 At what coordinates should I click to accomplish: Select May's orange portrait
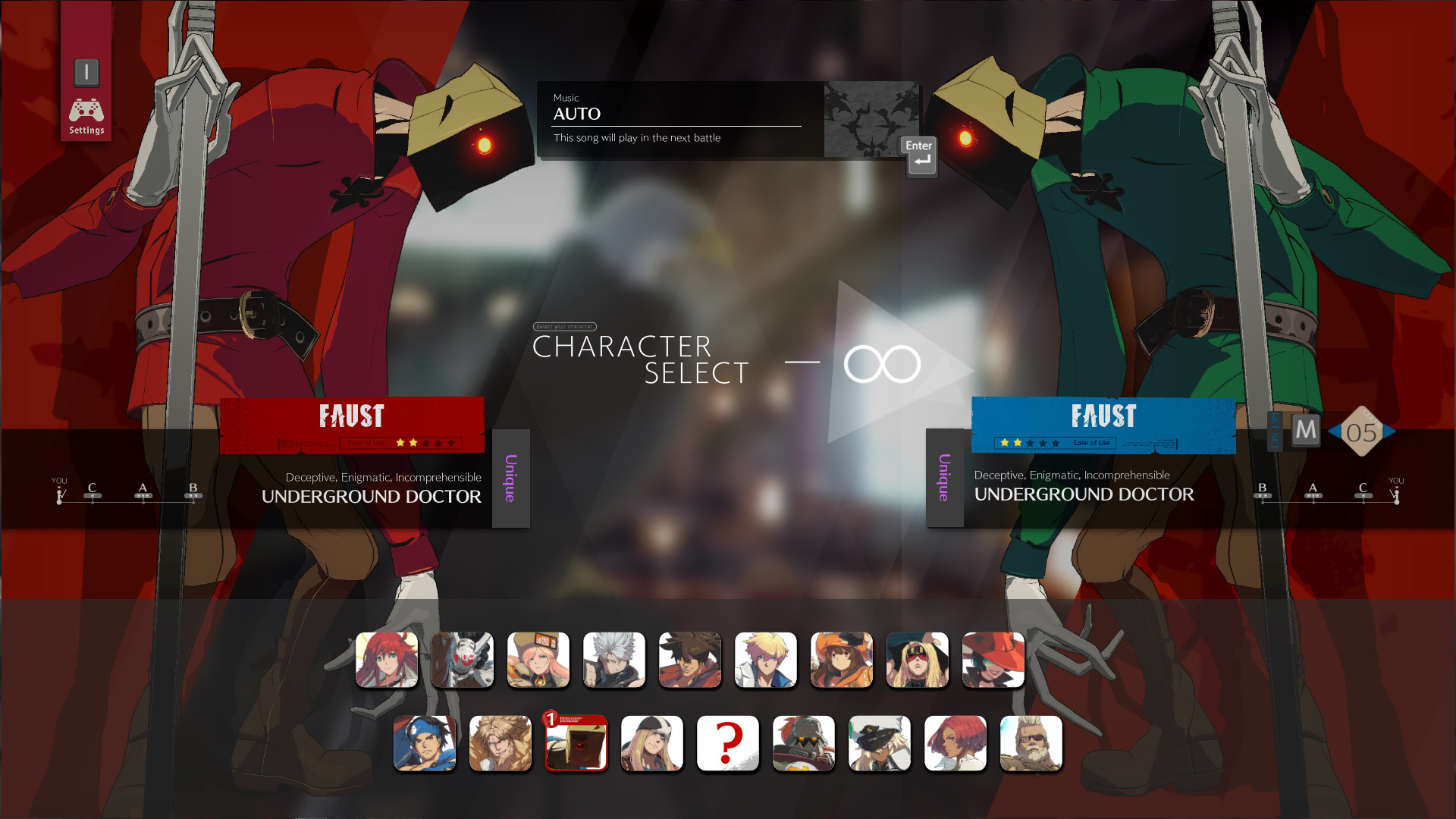coord(842,660)
